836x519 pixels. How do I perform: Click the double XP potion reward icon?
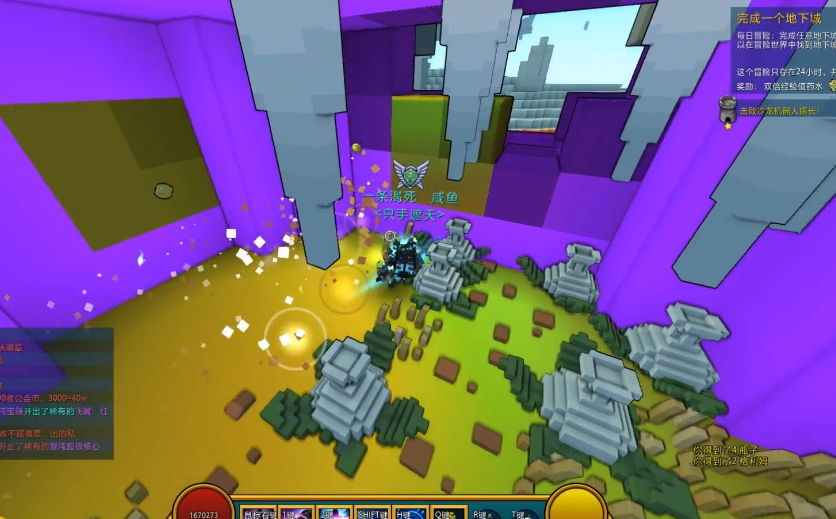point(830,87)
